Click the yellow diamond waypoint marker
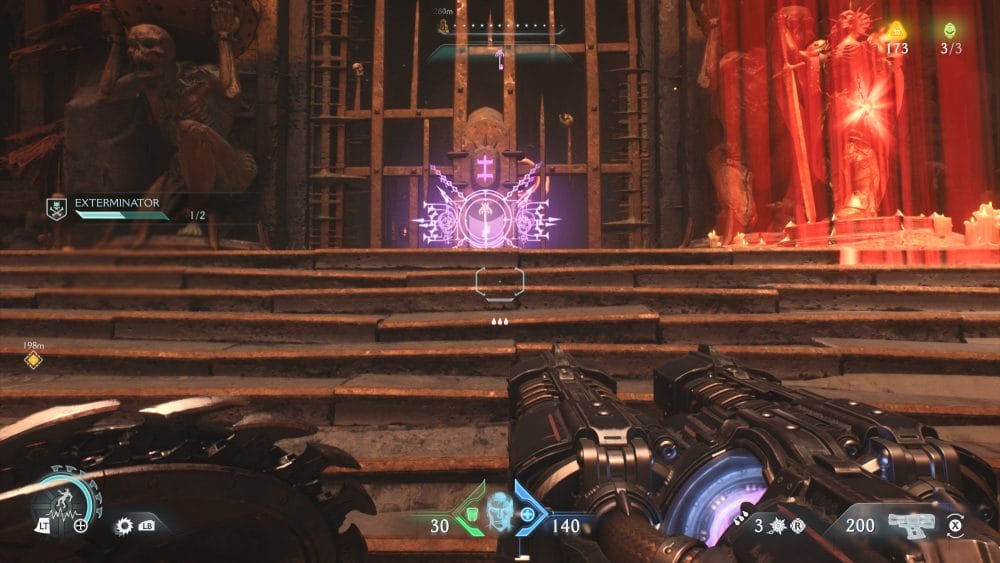Image resolution: width=1000 pixels, height=563 pixels. pyautogui.click(x=33, y=361)
